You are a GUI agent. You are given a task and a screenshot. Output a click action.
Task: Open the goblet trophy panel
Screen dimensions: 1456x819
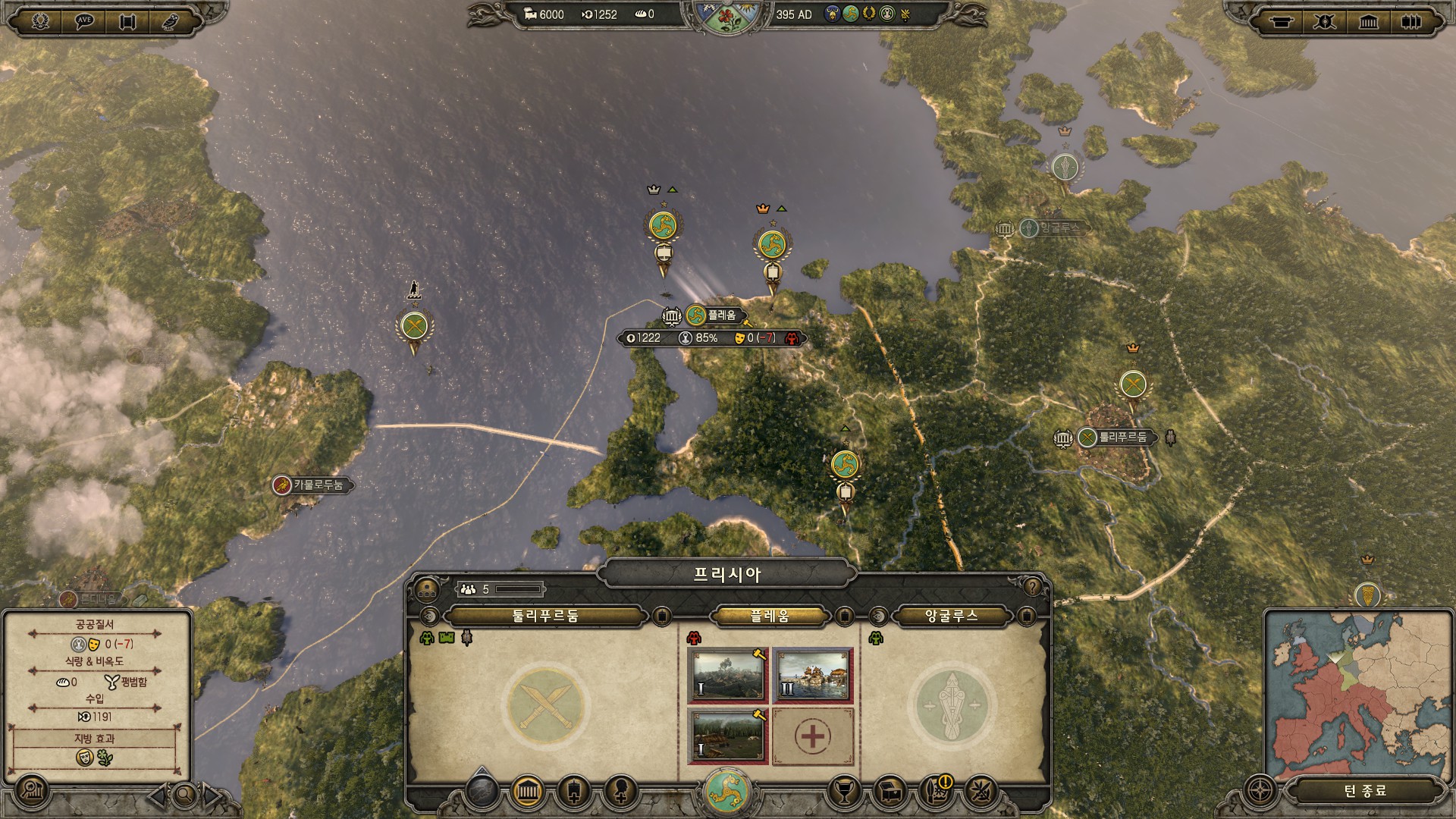point(844,792)
